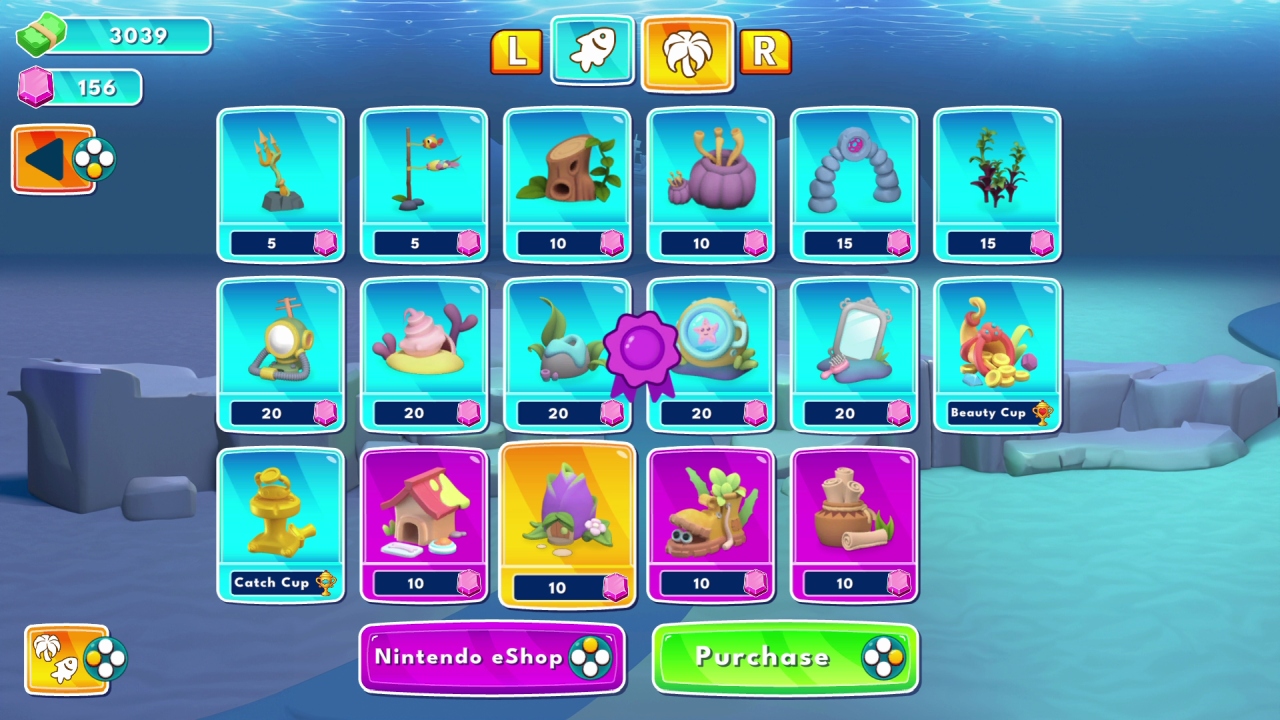Select the golden Catch Cup trophy item
The image size is (1280, 720).
[281, 525]
